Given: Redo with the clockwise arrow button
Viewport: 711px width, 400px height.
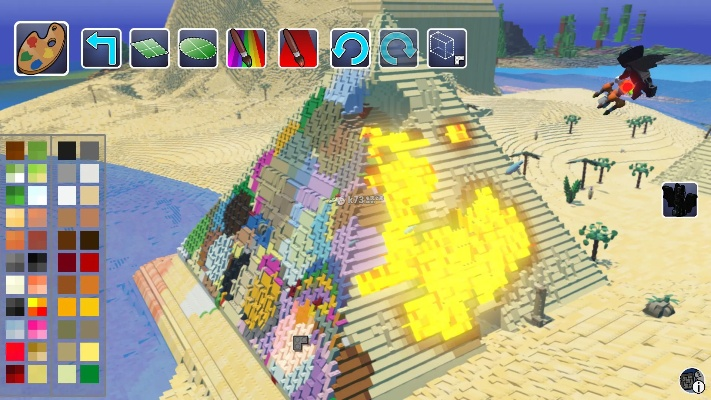Looking at the screenshot, I should coord(398,48).
